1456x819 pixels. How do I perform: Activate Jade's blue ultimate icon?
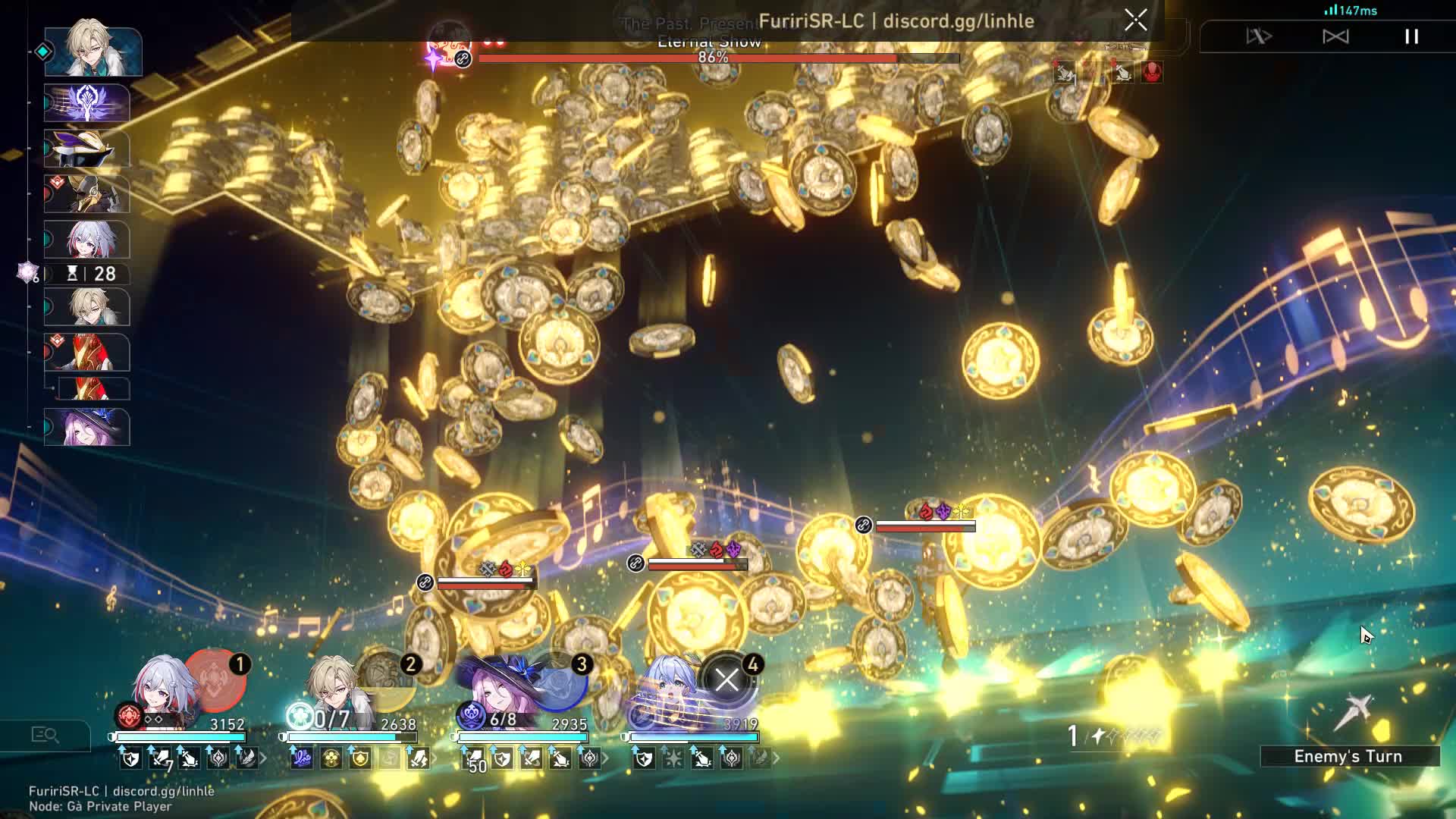coord(557,679)
